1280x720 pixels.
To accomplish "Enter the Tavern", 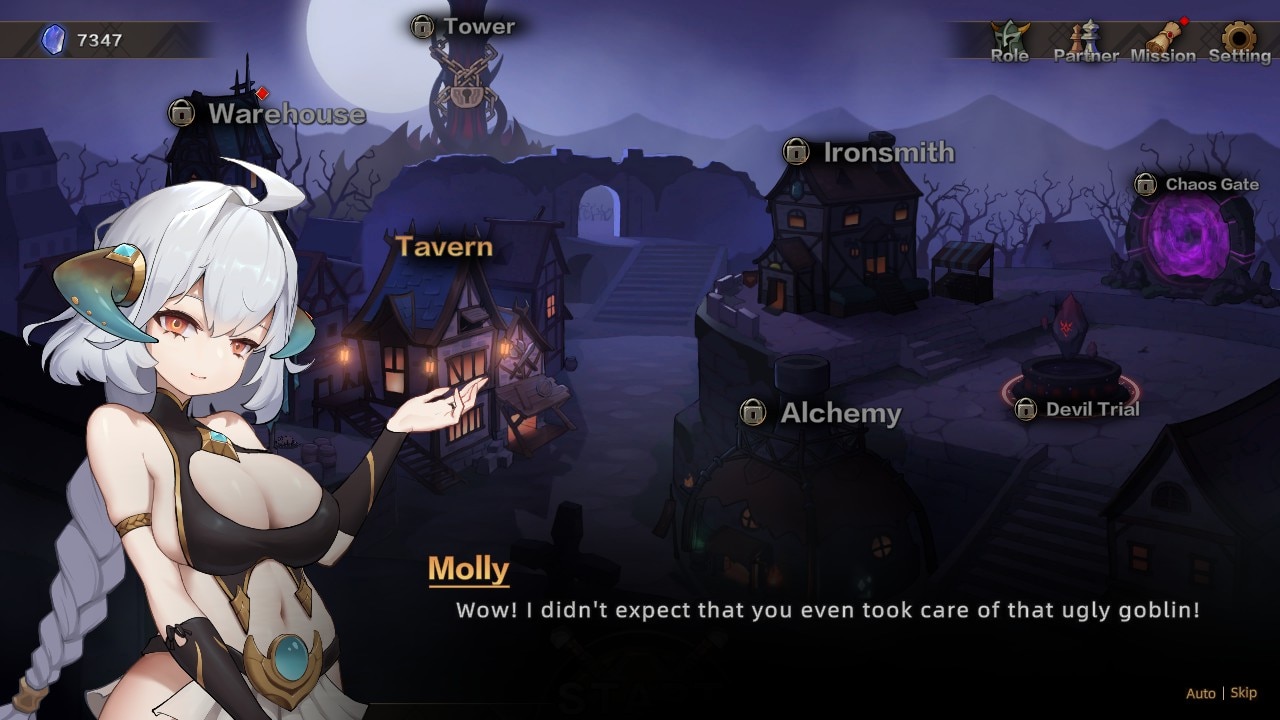I will click(x=444, y=247).
